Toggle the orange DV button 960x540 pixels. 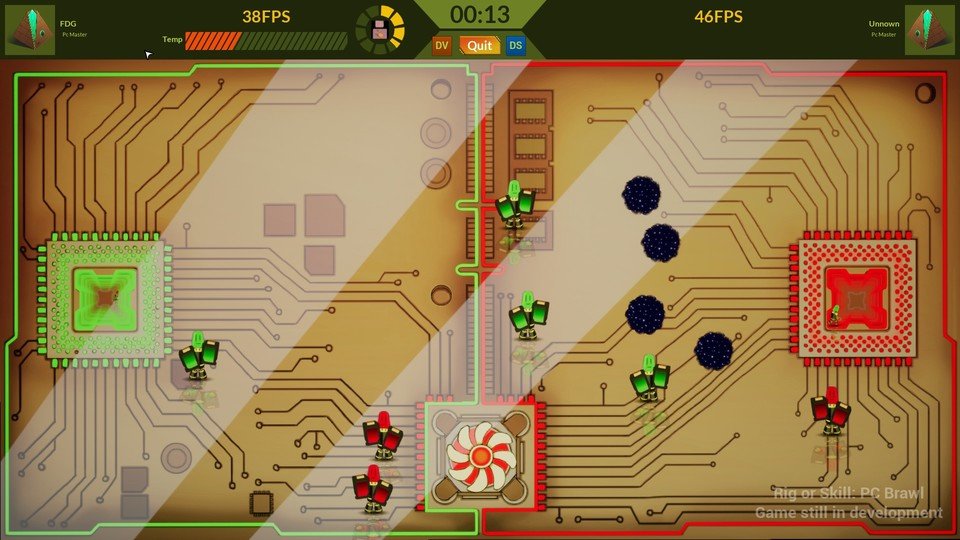[441, 45]
